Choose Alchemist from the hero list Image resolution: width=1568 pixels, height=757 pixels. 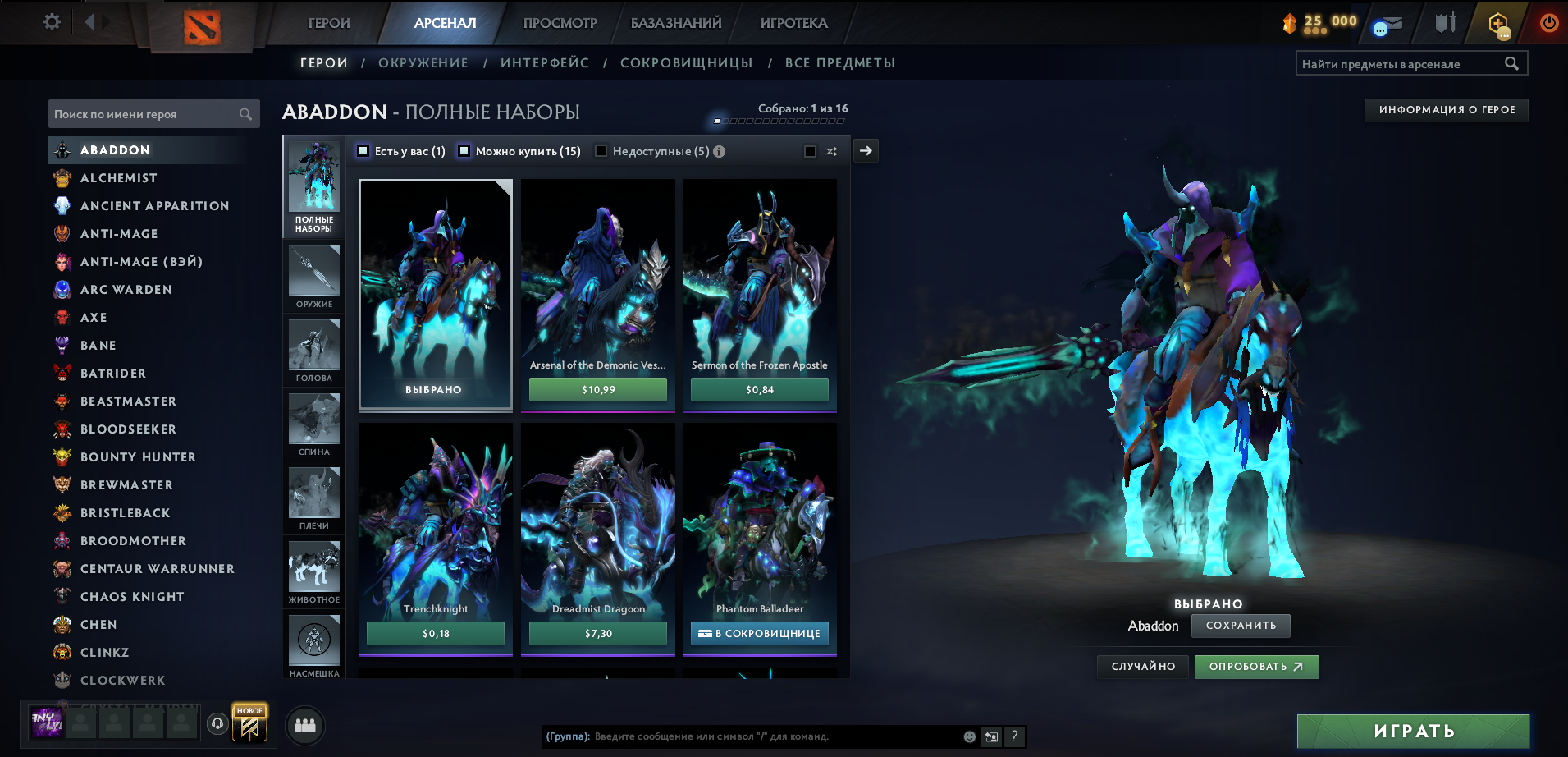click(x=118, y=178)
